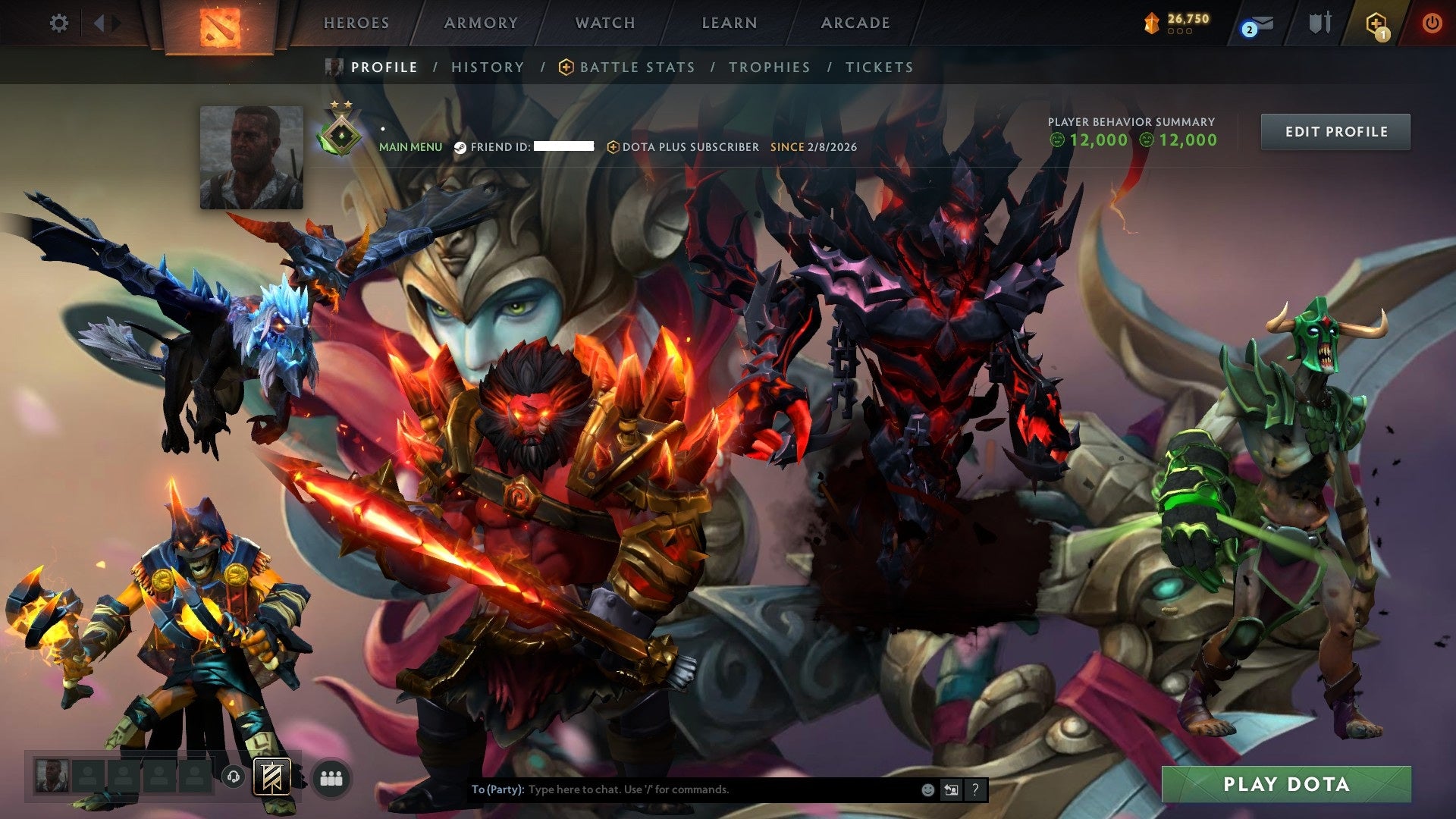Click the back arrow beside settings

click(x=100, y=23)
